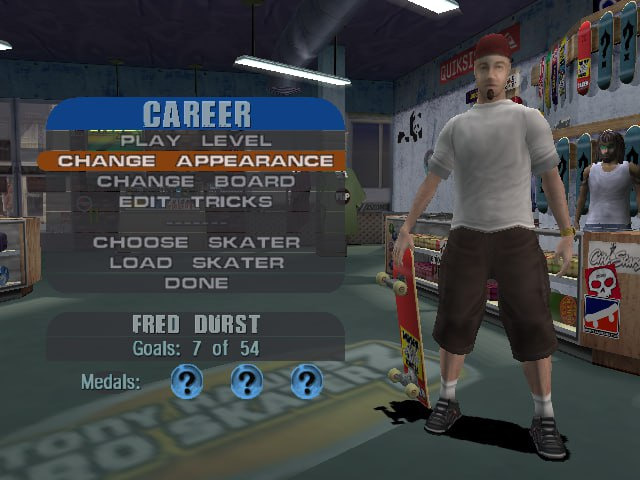This screenshot has width=640, height=480.
Task: Select Done to exit the Career menu
Action: (196, 283)
